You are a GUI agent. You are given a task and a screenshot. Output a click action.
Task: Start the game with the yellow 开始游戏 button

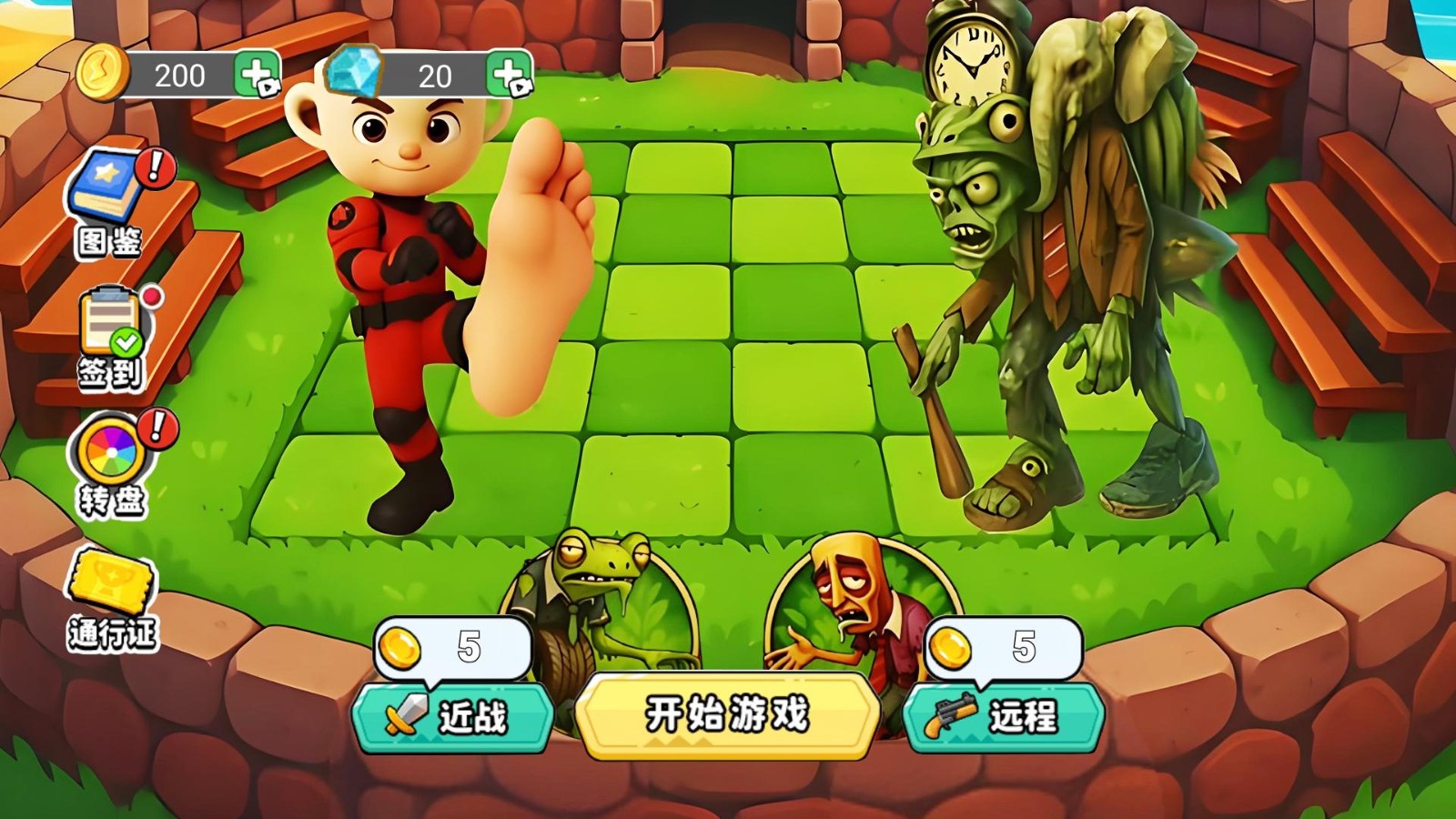click(726, 715)
